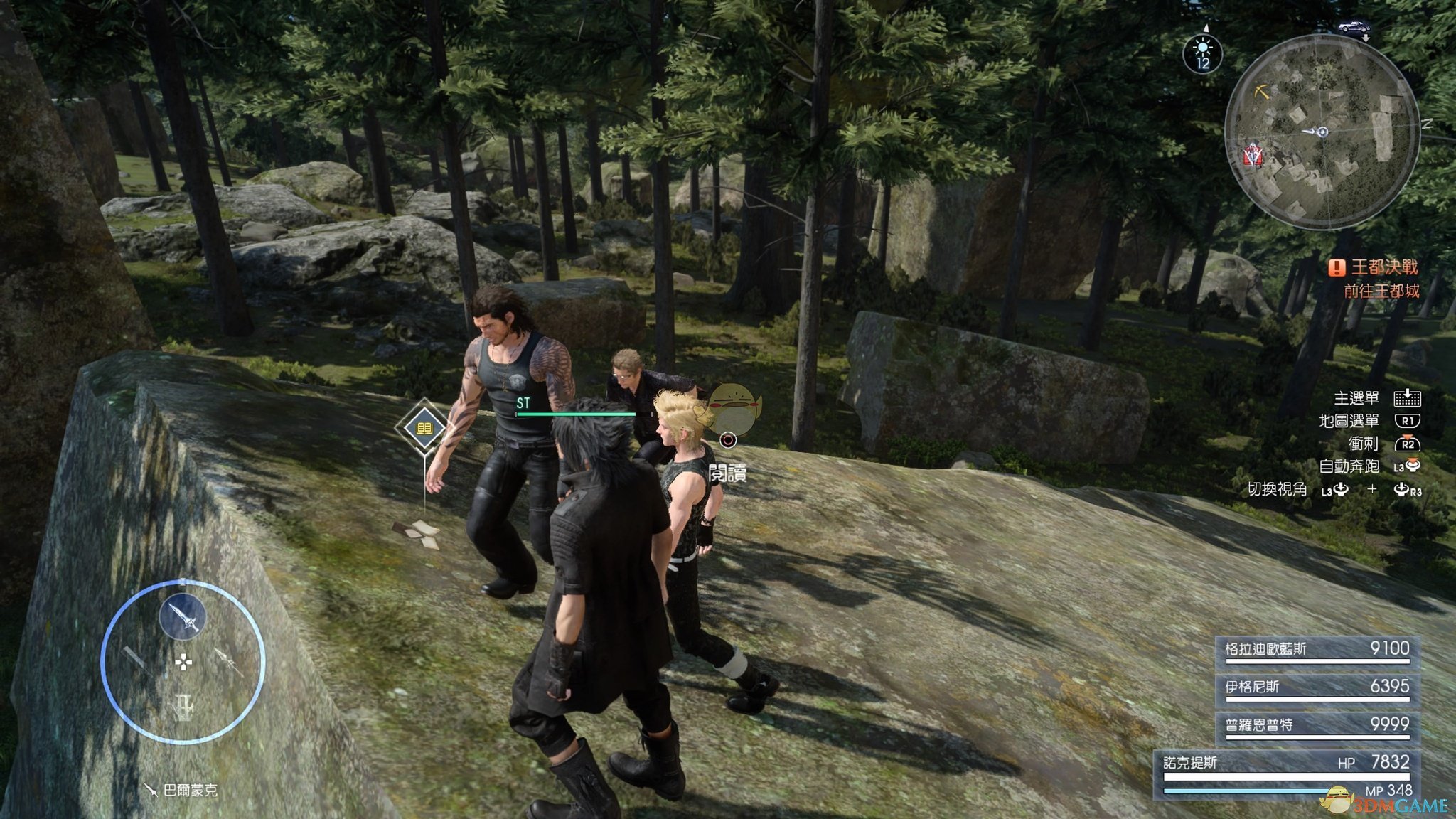The image size is (1456, 819).
Task: Select 伊格尼斯 party member panel
Action: (x=1317, y=688)
